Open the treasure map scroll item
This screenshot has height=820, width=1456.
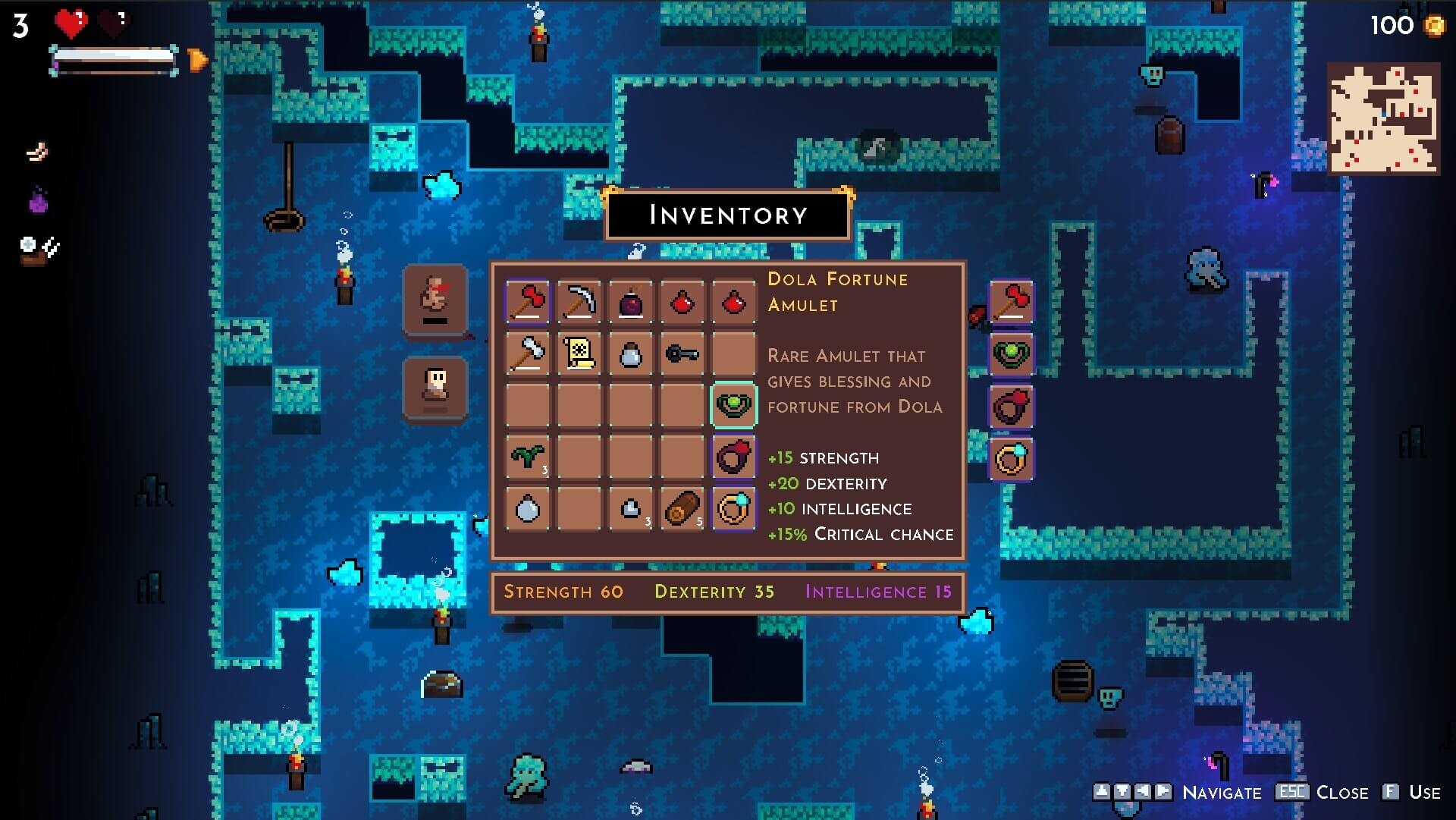(x=580, y=354)
